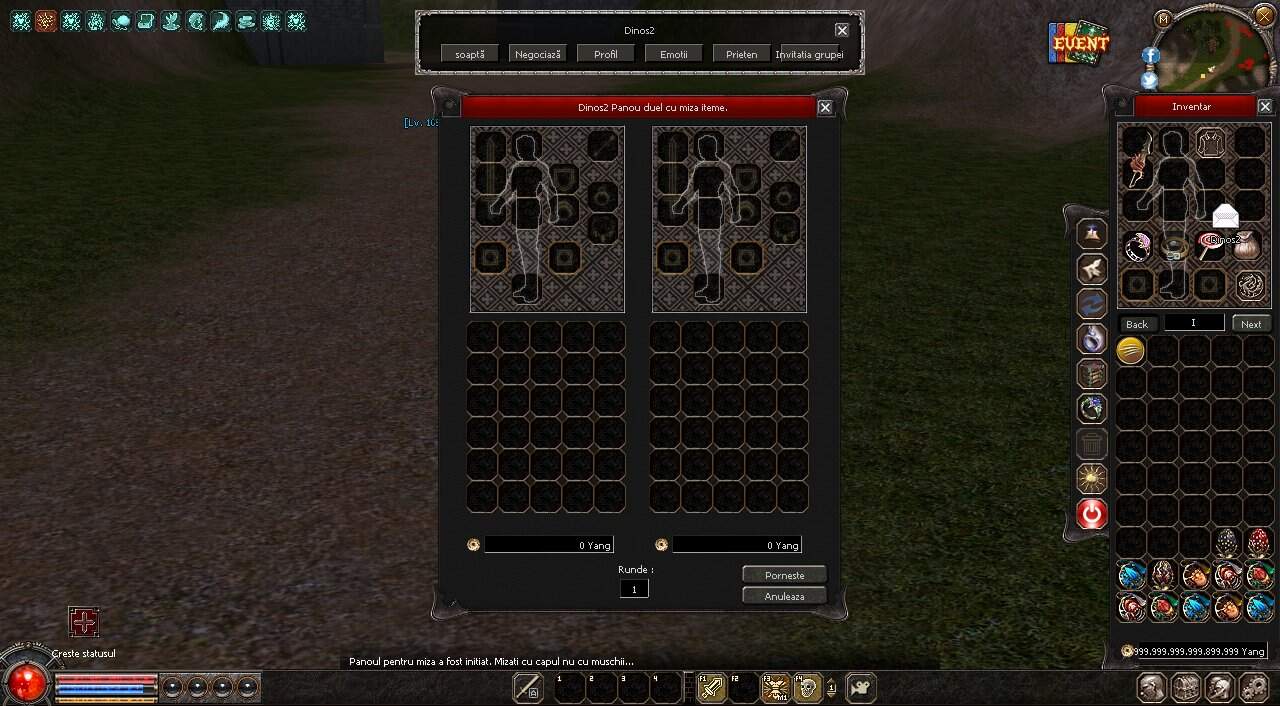View Dinos2's profile with the Profil button

click(x=606, y=54)
